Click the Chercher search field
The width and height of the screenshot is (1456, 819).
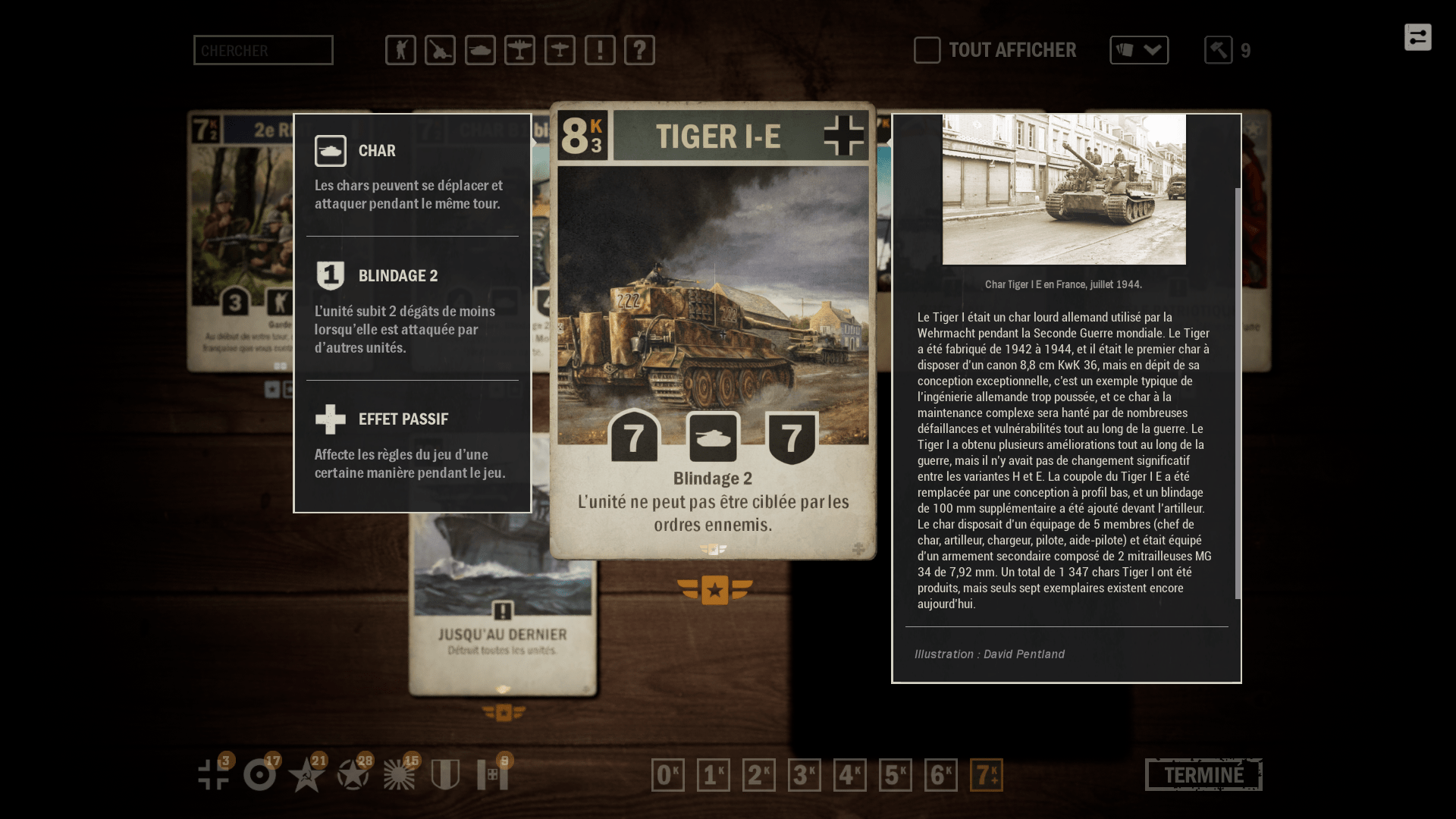click(263, 50)
